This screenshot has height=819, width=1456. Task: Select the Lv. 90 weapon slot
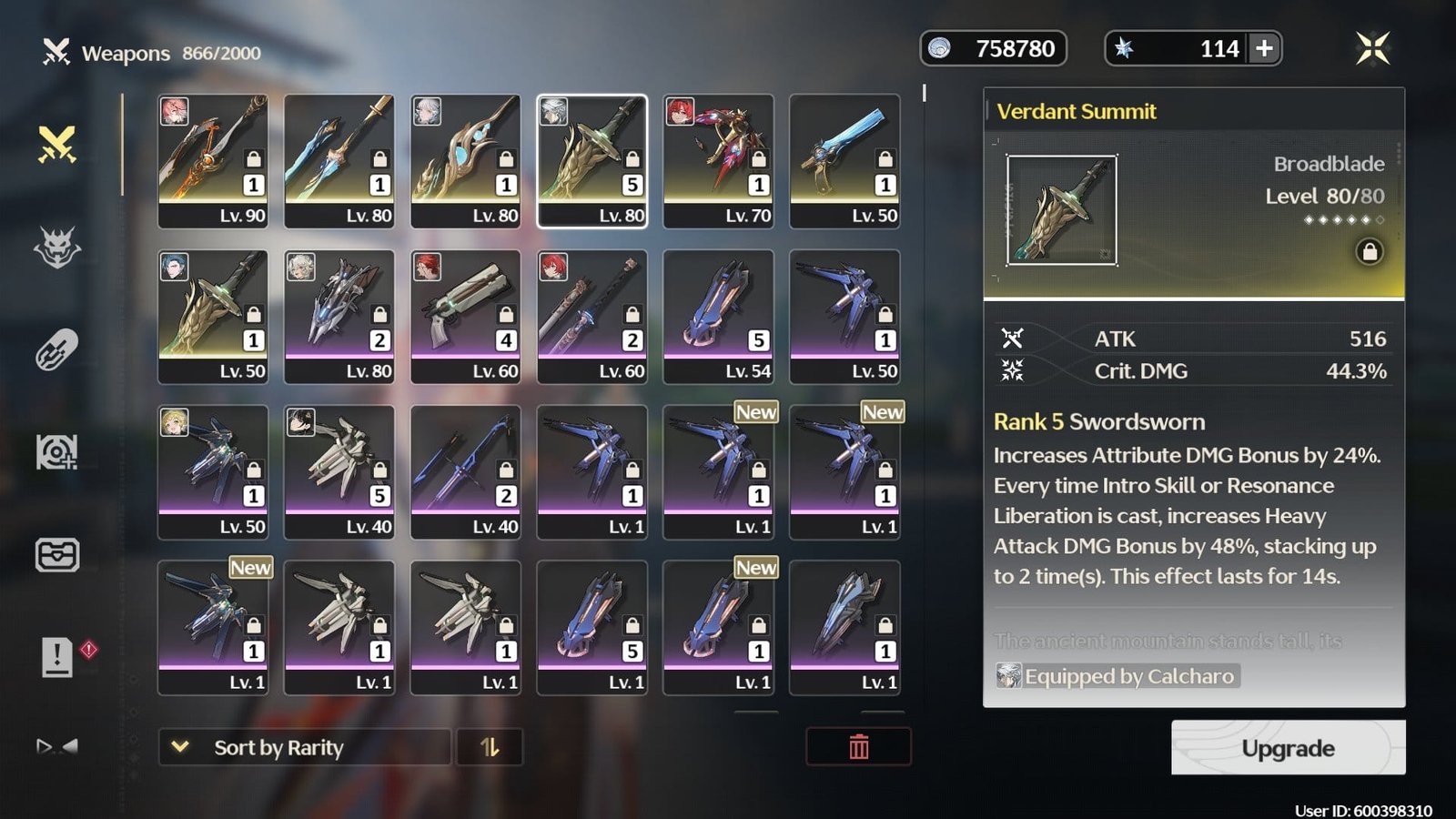(x=213, y=161)
